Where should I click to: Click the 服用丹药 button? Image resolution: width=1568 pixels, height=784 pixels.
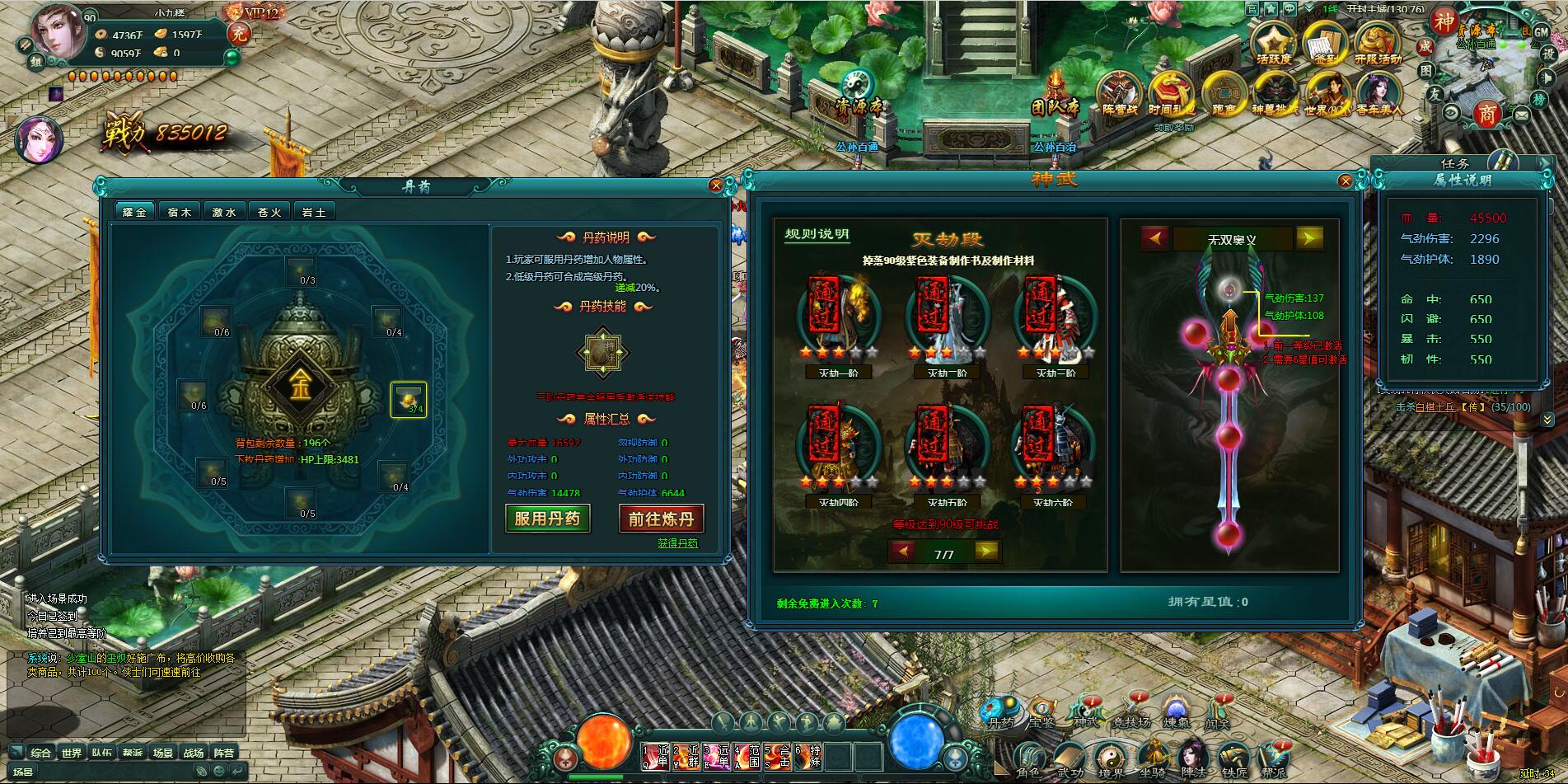[x=547, y=519]
